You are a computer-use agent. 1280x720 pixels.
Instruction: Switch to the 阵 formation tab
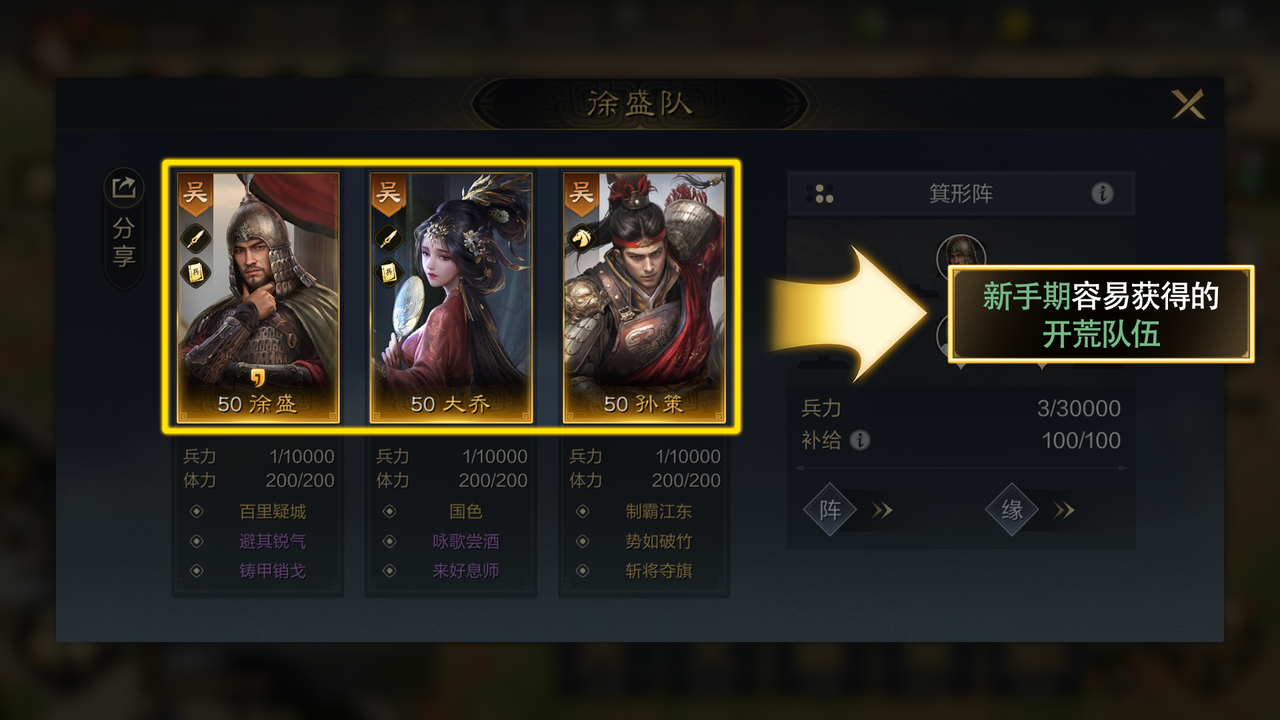830,510
